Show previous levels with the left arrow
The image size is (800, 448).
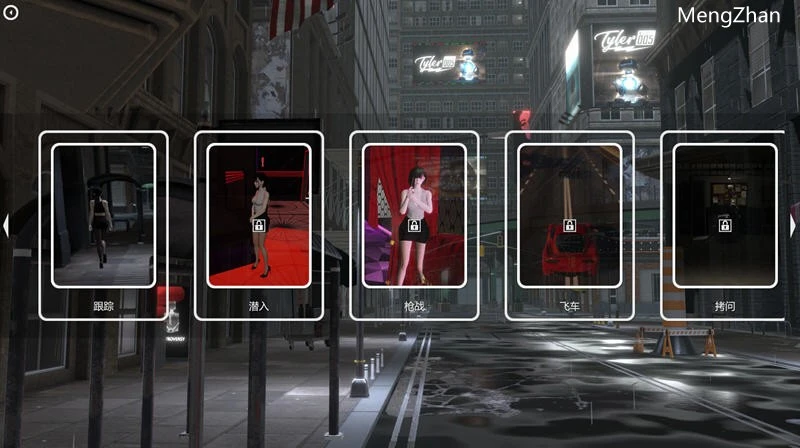coord(6,227)
